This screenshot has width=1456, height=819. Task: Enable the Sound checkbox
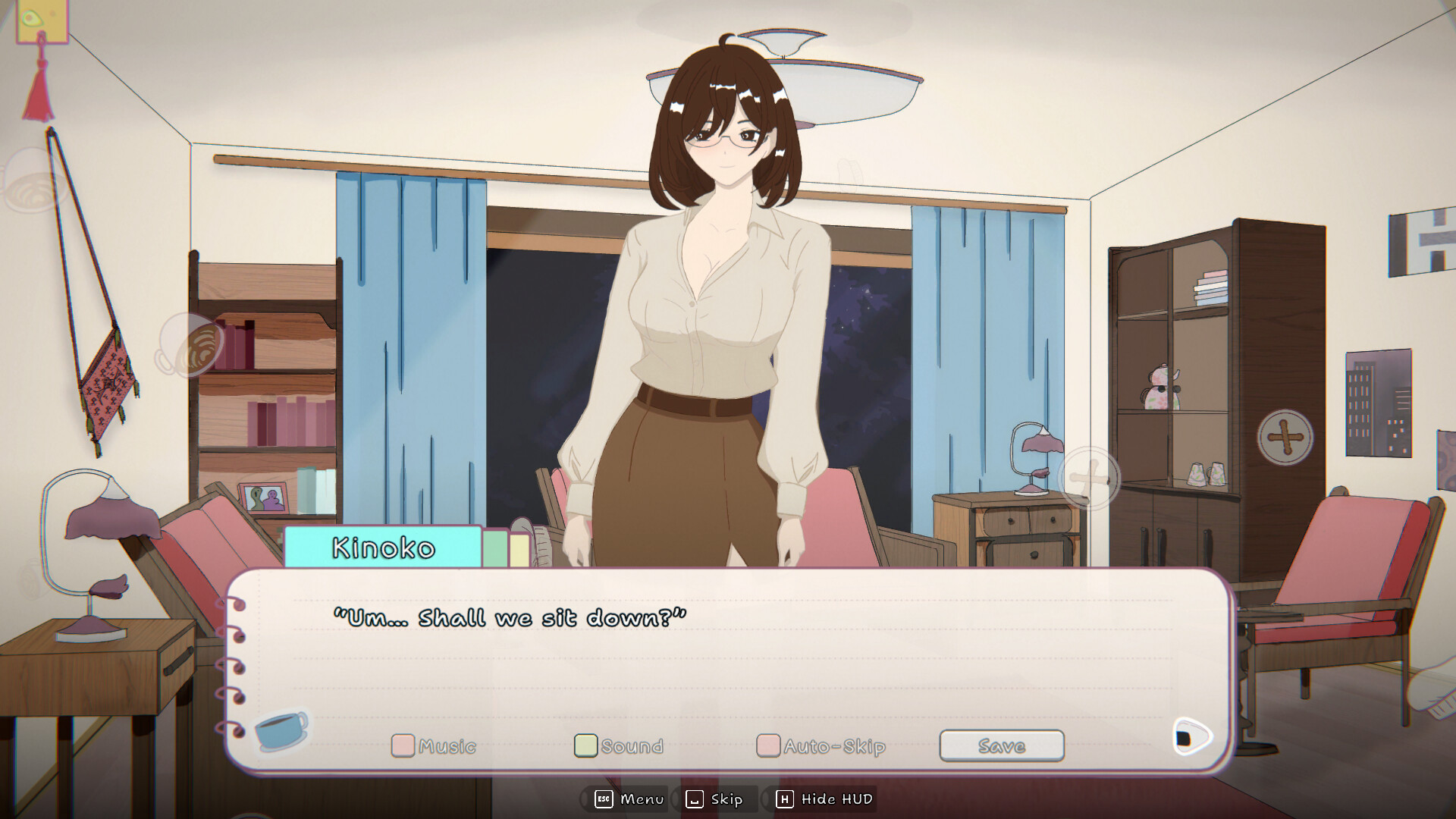[585, 745]
